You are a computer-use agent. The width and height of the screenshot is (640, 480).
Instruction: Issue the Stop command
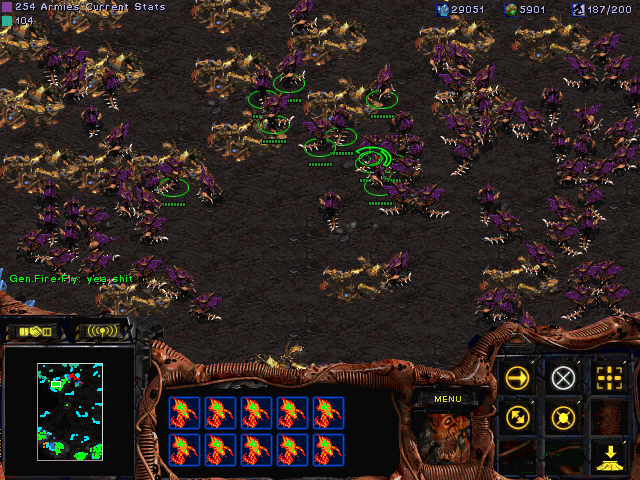pyautogui.click(x=564, y=378)
